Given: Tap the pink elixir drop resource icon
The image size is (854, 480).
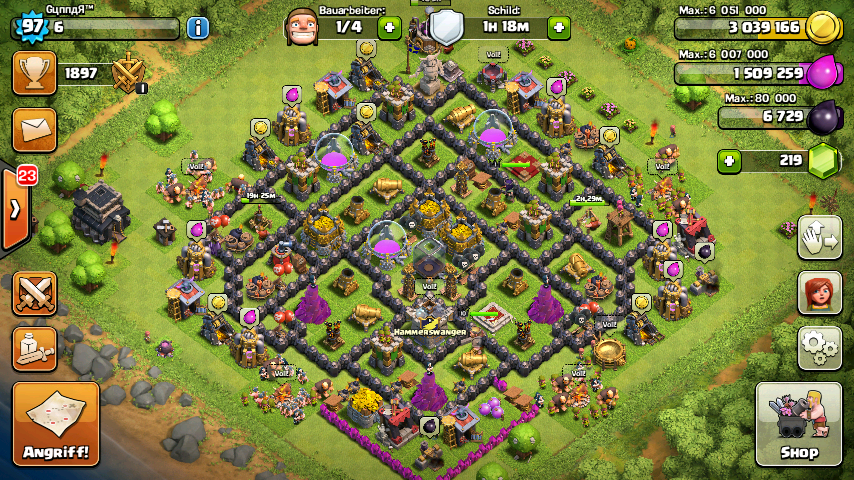Looking at the screenshot, I should click(x=822, y=73).
